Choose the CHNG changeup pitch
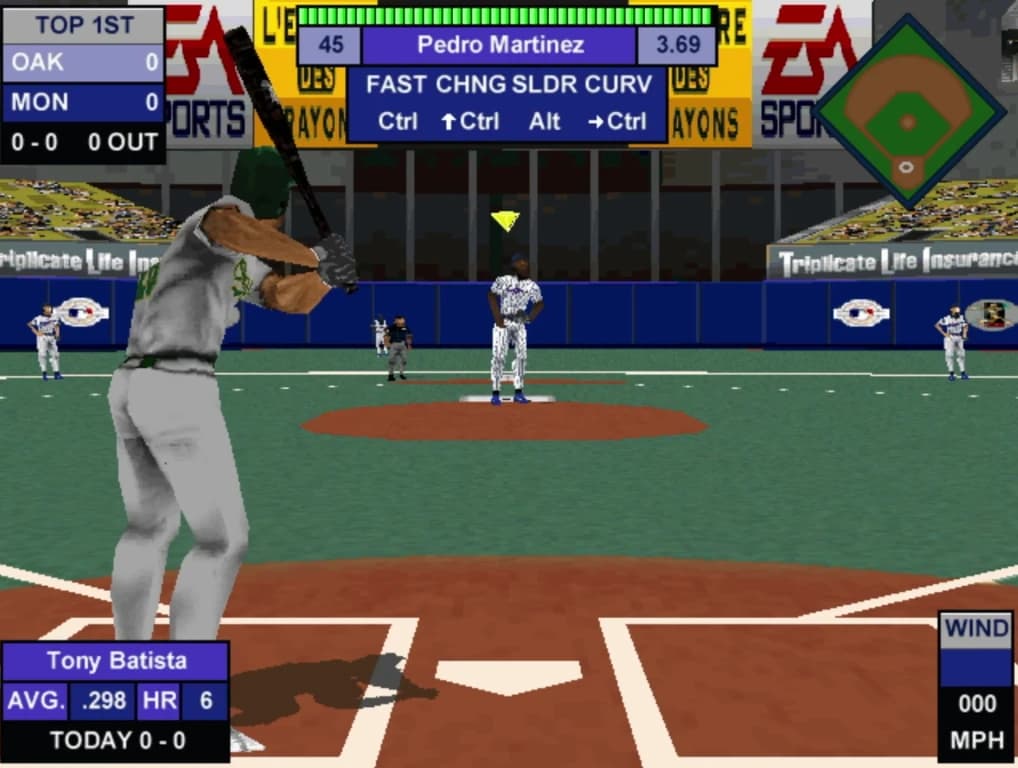The image size is (1018, 768). [x=471, y=85]
